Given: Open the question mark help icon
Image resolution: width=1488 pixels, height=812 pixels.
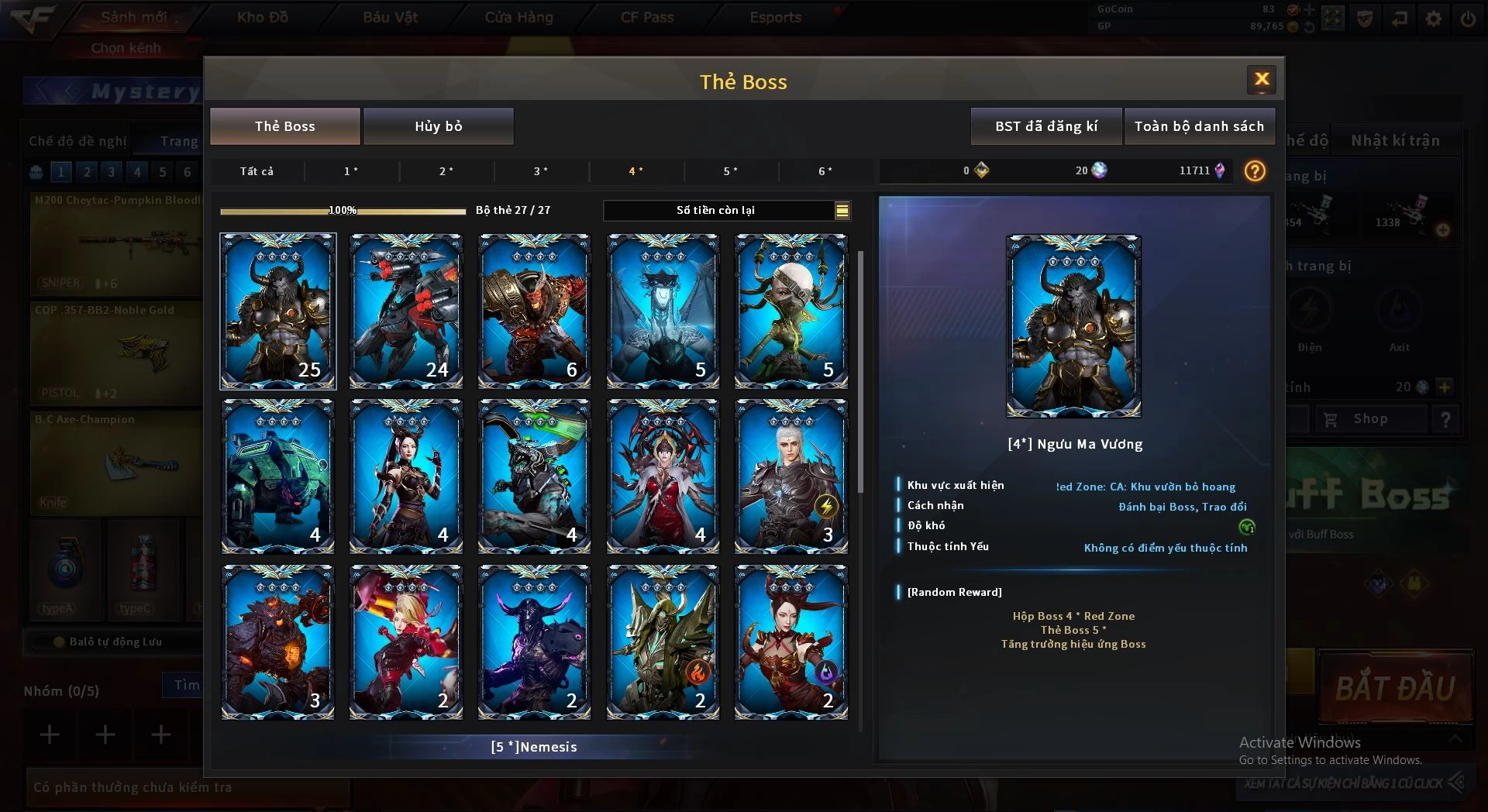Looking at the screenshot, I should tap(1254, 171).
